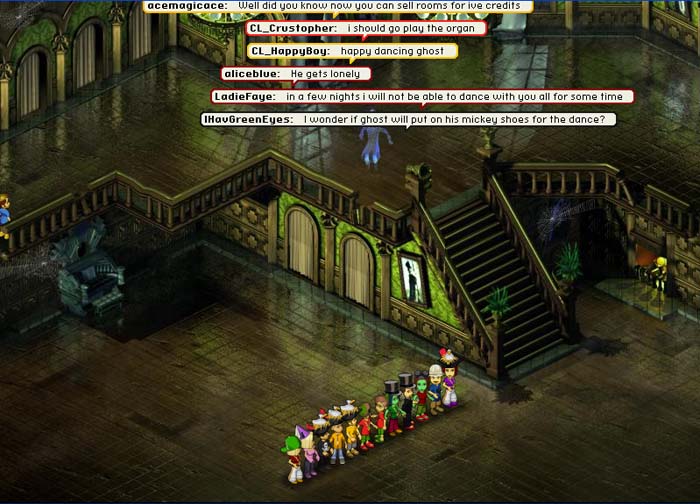Select aliceblue's "He gets lonely" message
Viewport: 700px width, 504px height.
296,73
